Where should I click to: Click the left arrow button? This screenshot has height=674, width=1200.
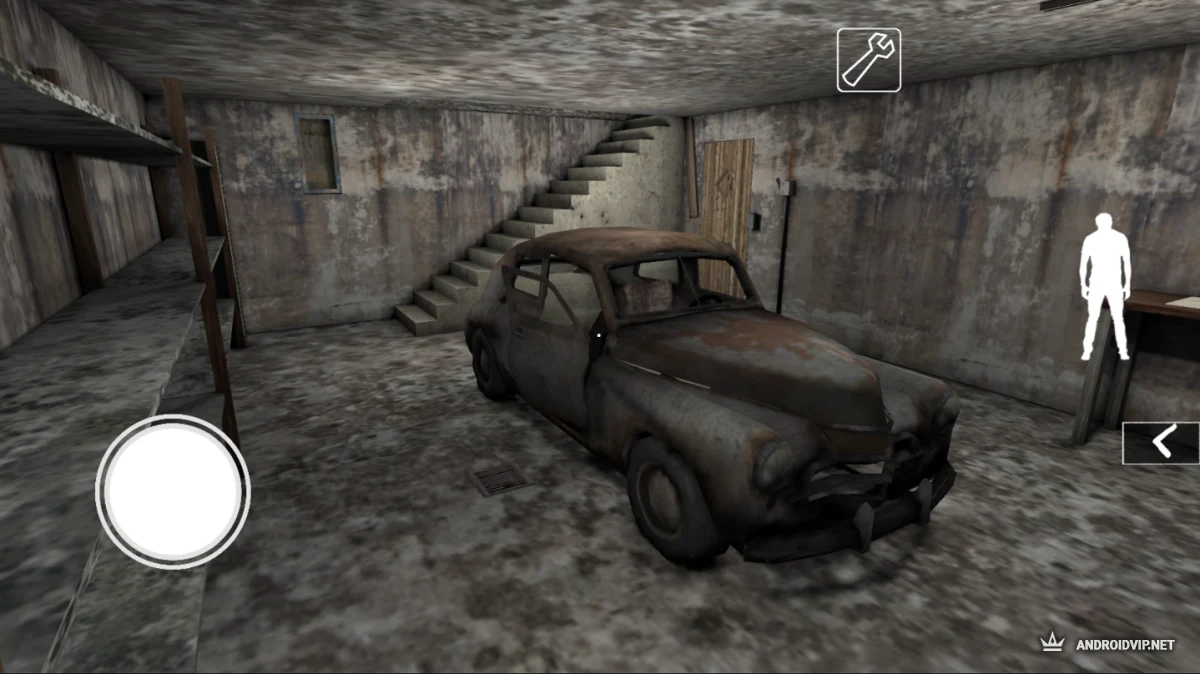1160,442
